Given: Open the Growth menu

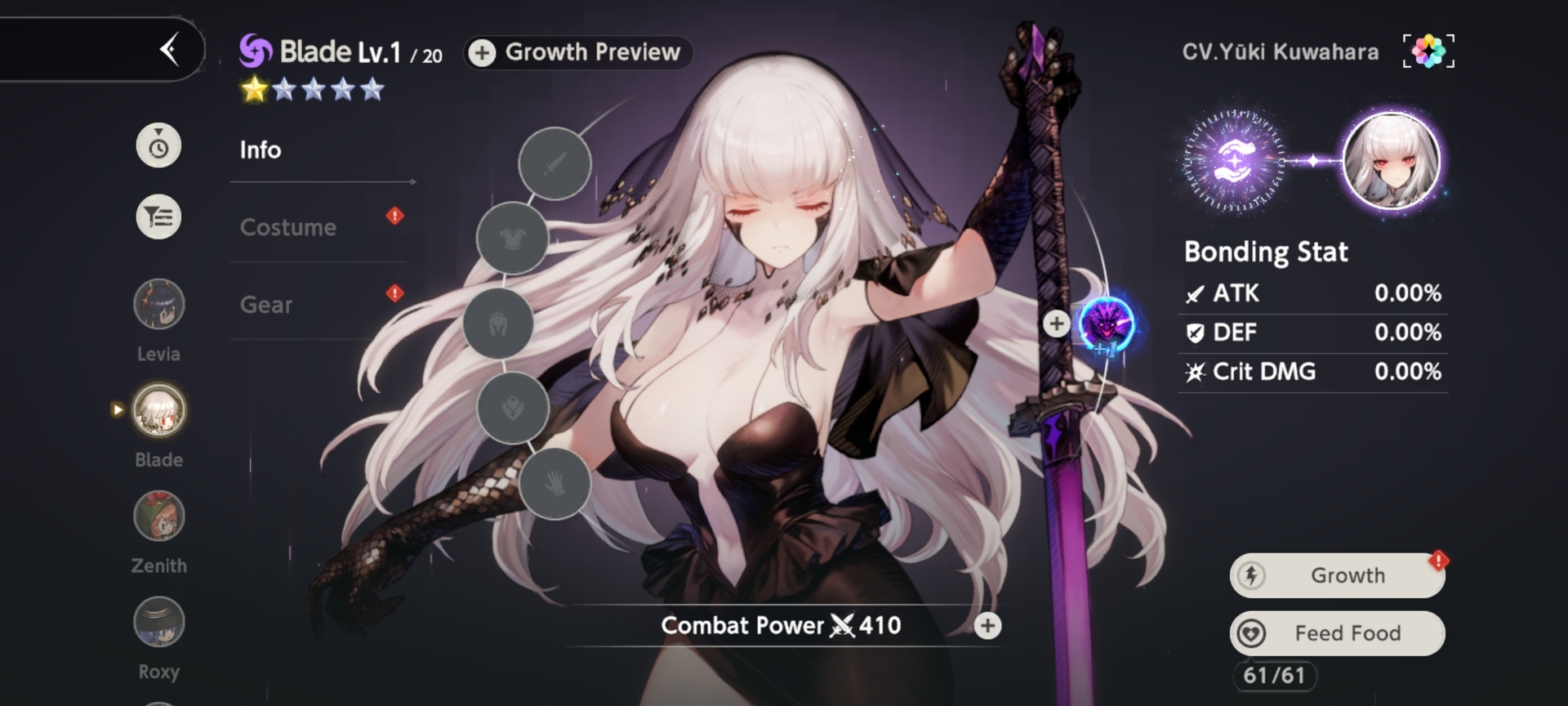Looking at the screenshot, I should 1337,575.
